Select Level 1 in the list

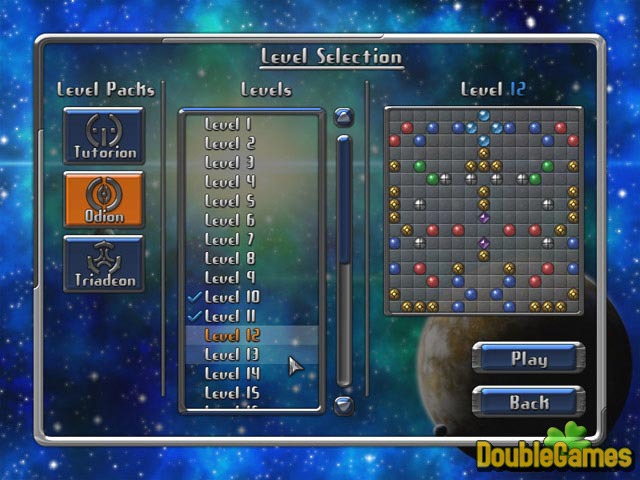click(x=229, y=124)
